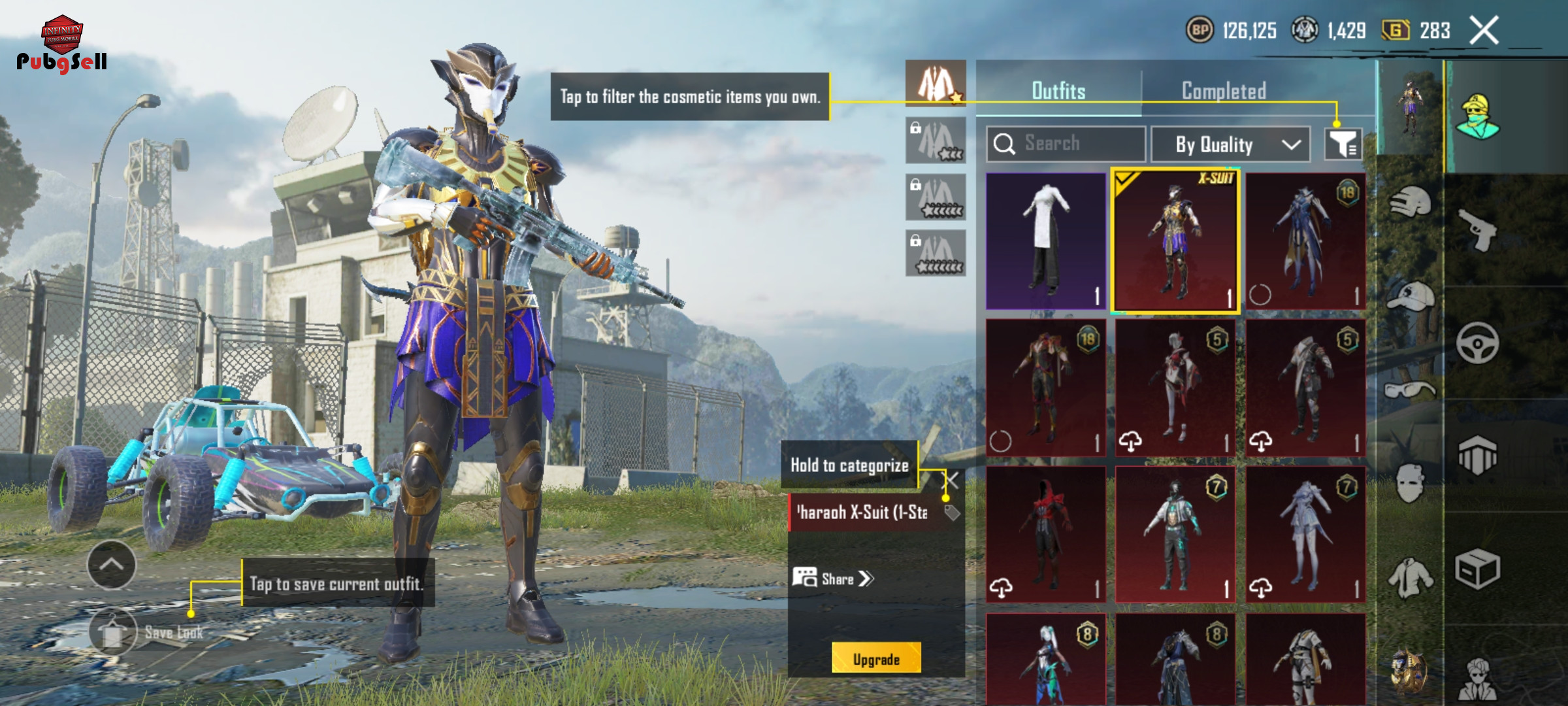This screenshot has width=1568, height=706.
Task: Open the weapon skins pistol category
Action: 1478,229
